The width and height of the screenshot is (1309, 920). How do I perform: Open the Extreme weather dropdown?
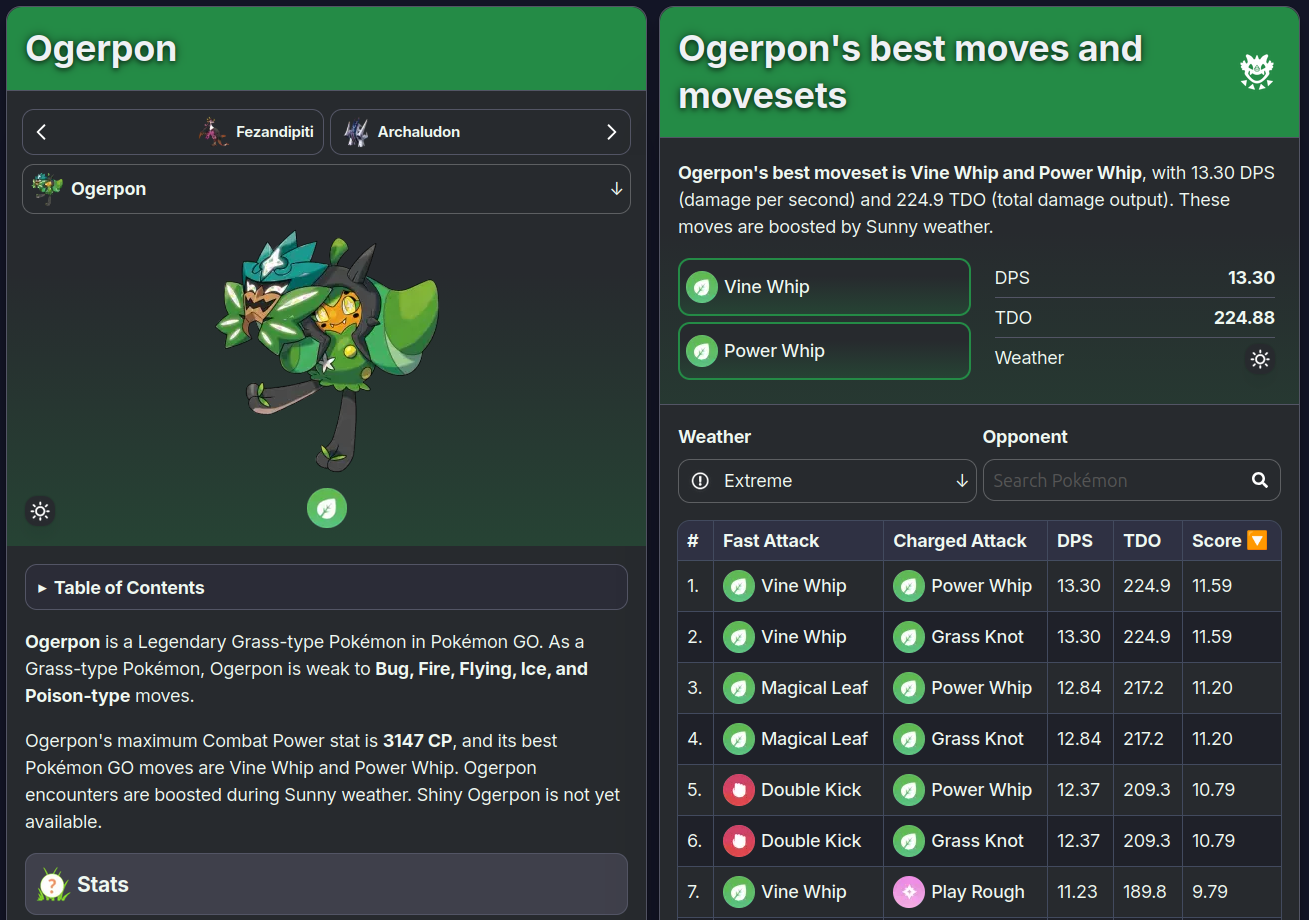[827, 480]
